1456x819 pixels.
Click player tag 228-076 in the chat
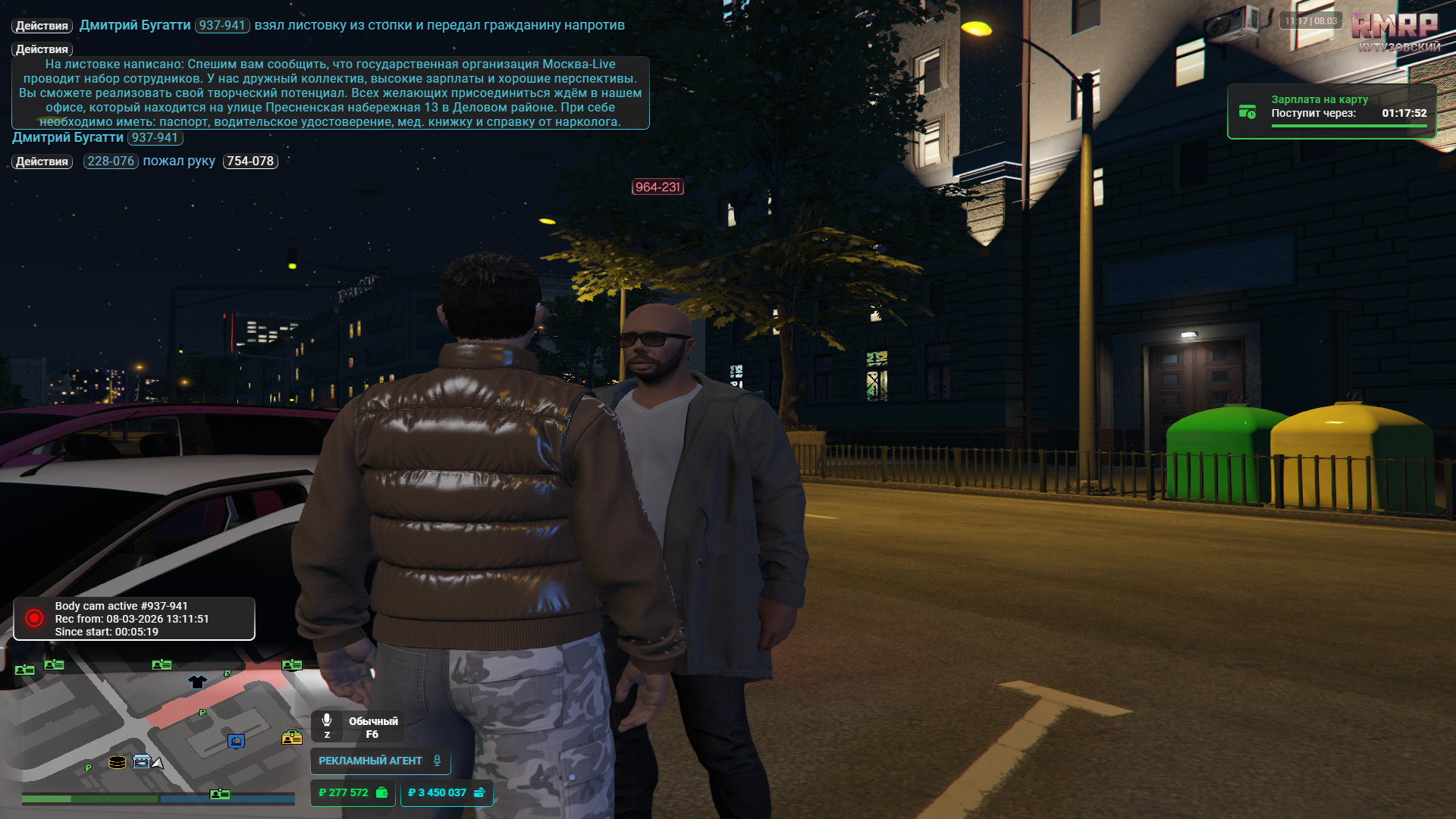tap(111, 162)
